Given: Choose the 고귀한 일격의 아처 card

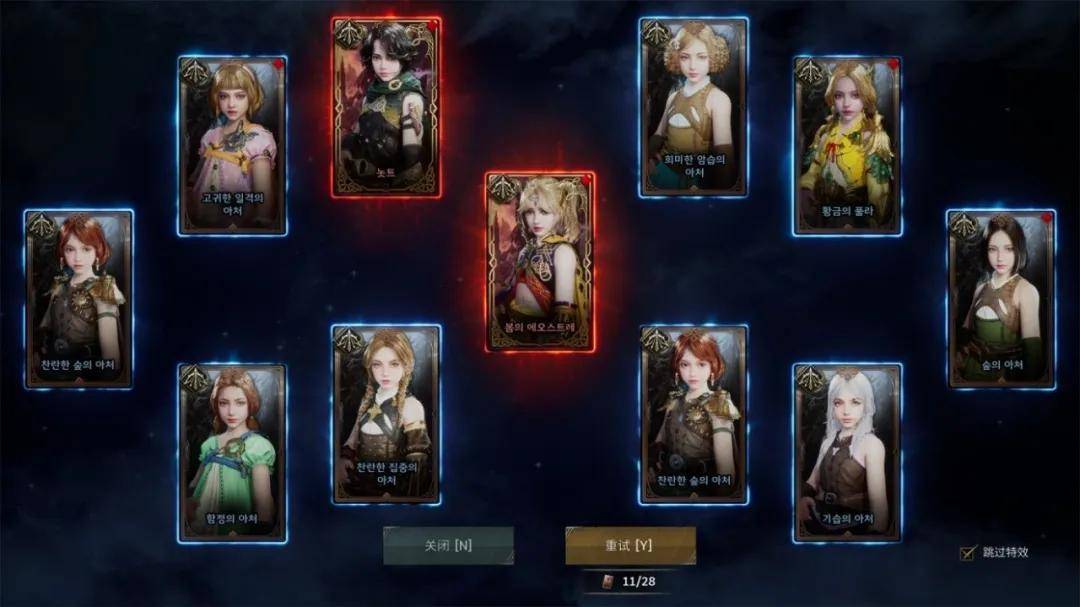Looking at the screenshot, I should [x=232, y=146].
